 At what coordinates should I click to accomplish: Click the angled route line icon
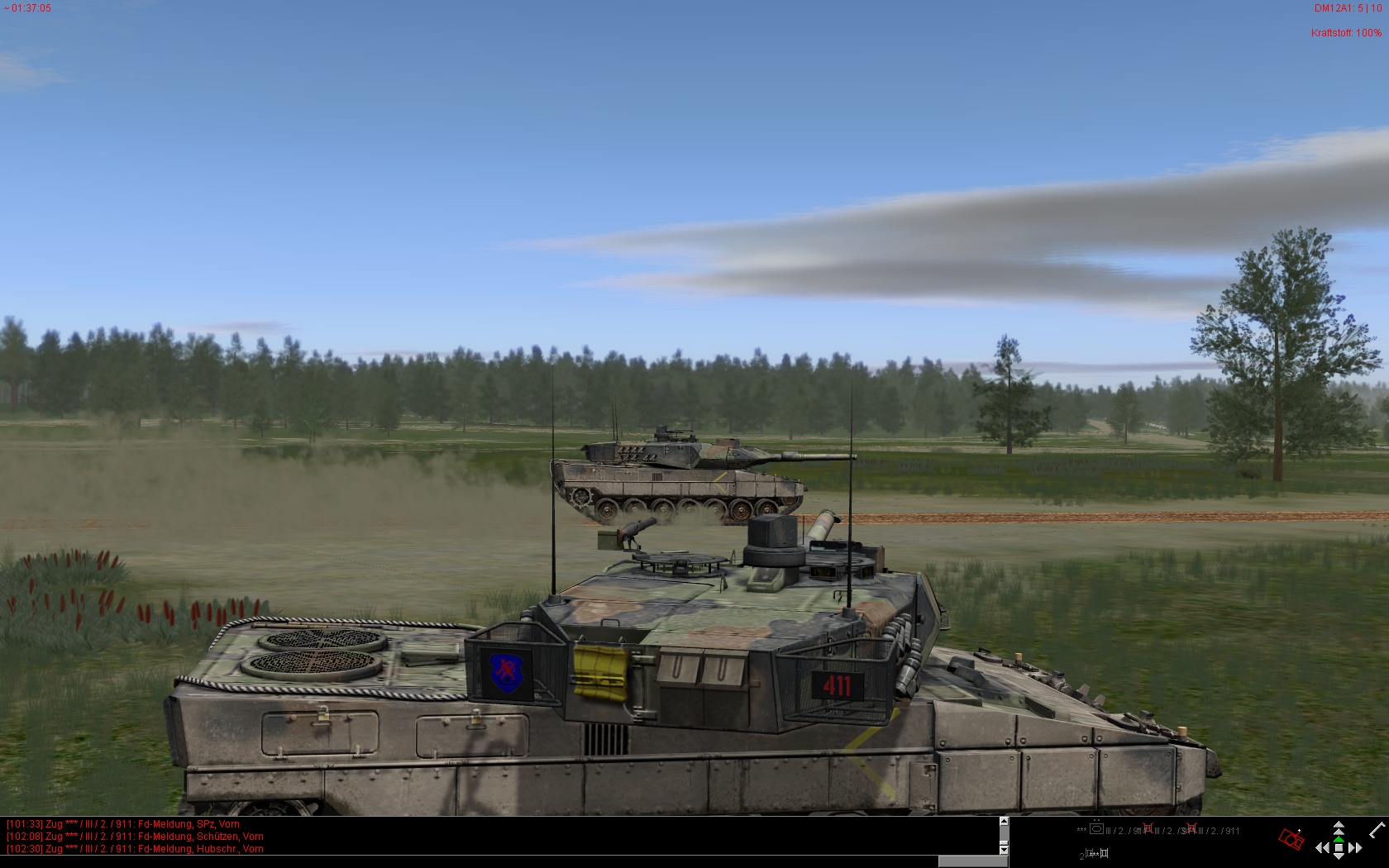[x=1376, y=829]
